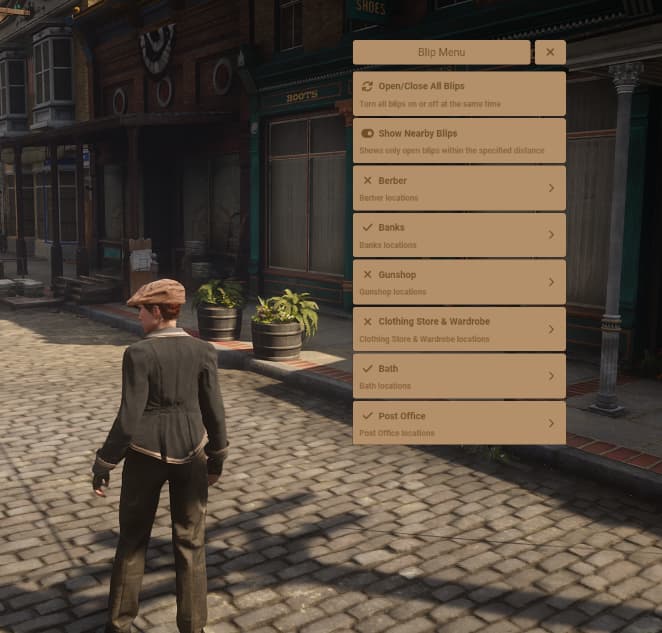Open the Berber locations entry

(459, 188)
